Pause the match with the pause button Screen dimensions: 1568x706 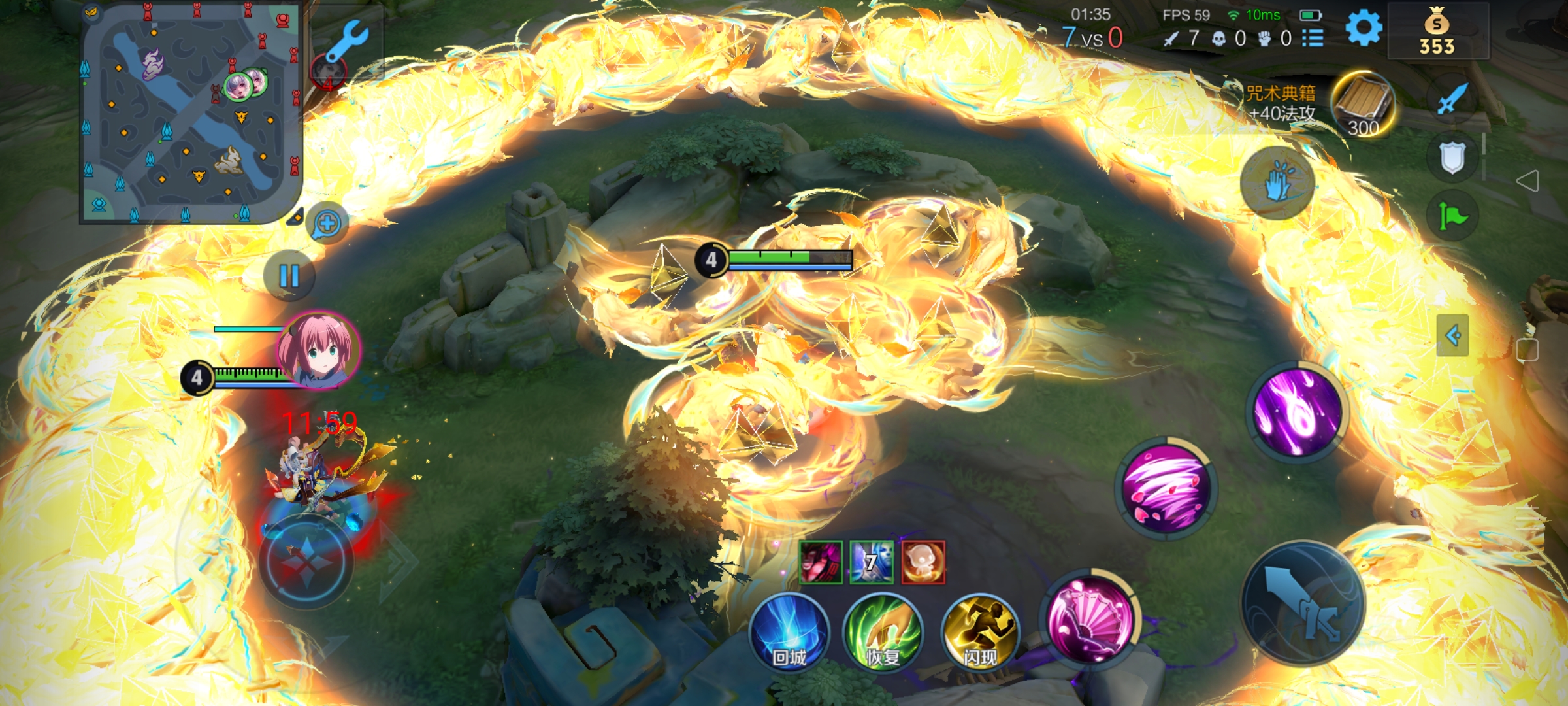tap(289, 276)
